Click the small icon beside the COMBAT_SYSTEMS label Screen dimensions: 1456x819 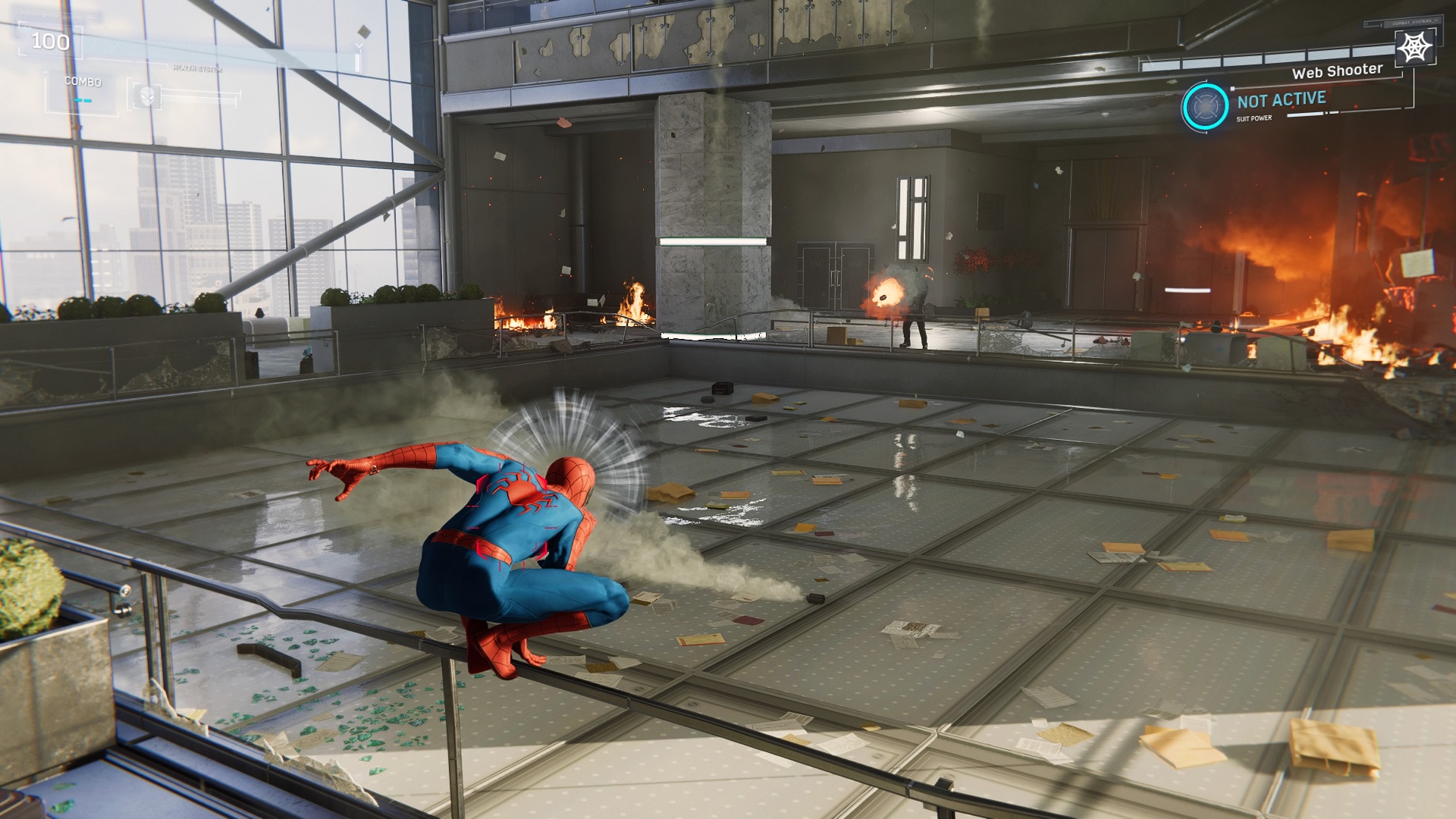click(x=1368, y=24)
